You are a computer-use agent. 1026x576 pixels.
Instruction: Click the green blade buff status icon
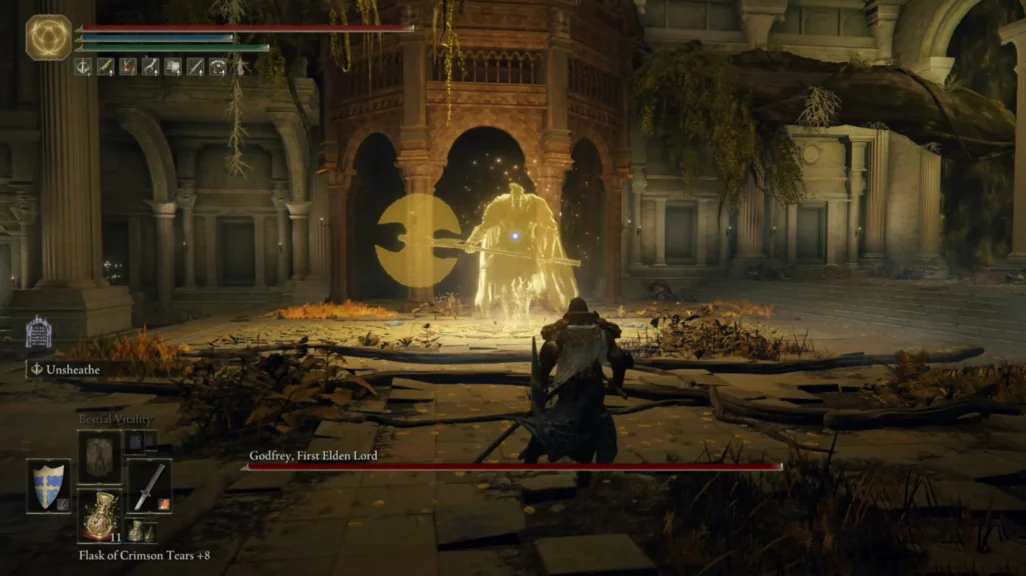coord(105,67)
